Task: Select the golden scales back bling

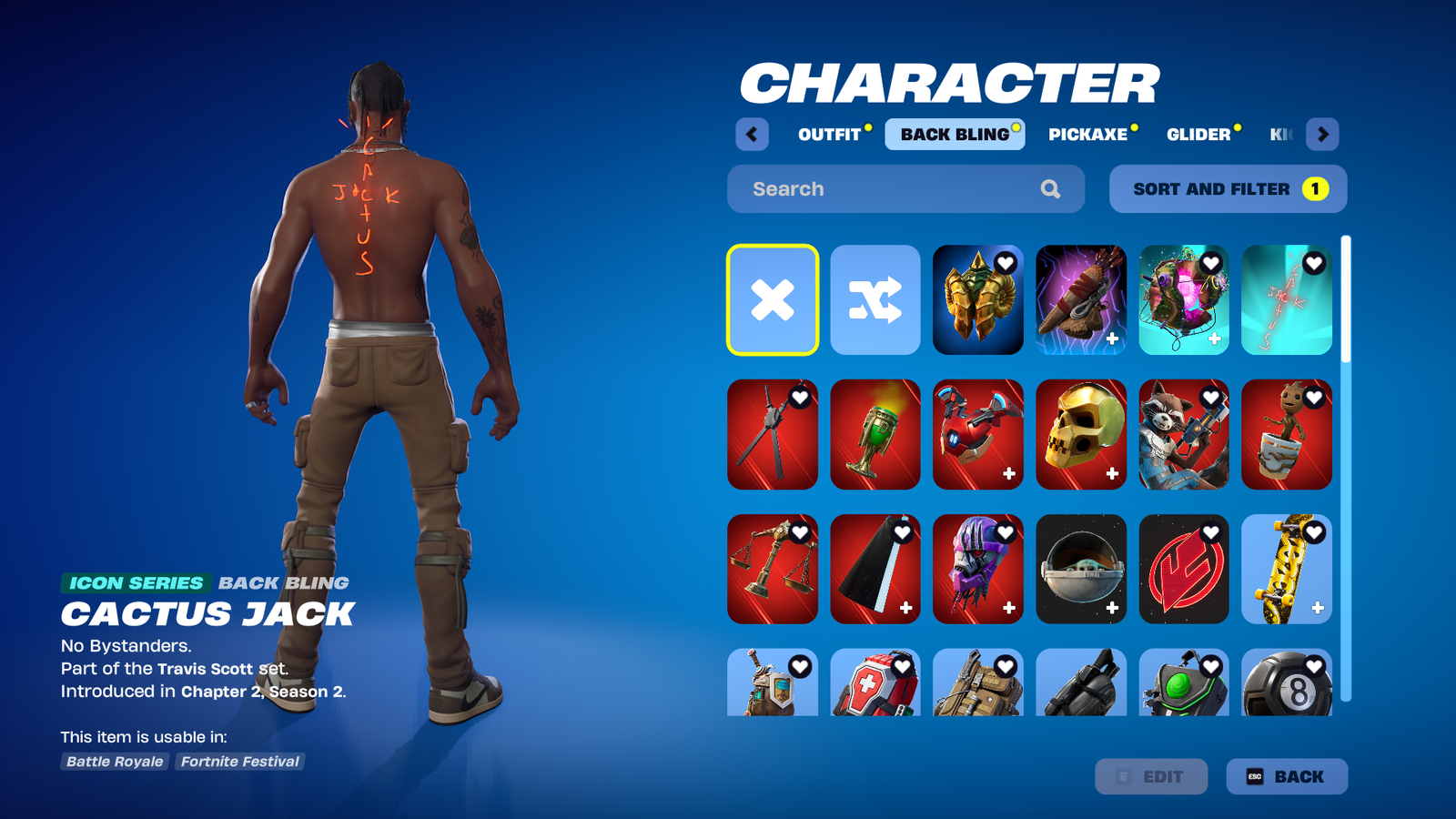Action: (x=773, y=570)
